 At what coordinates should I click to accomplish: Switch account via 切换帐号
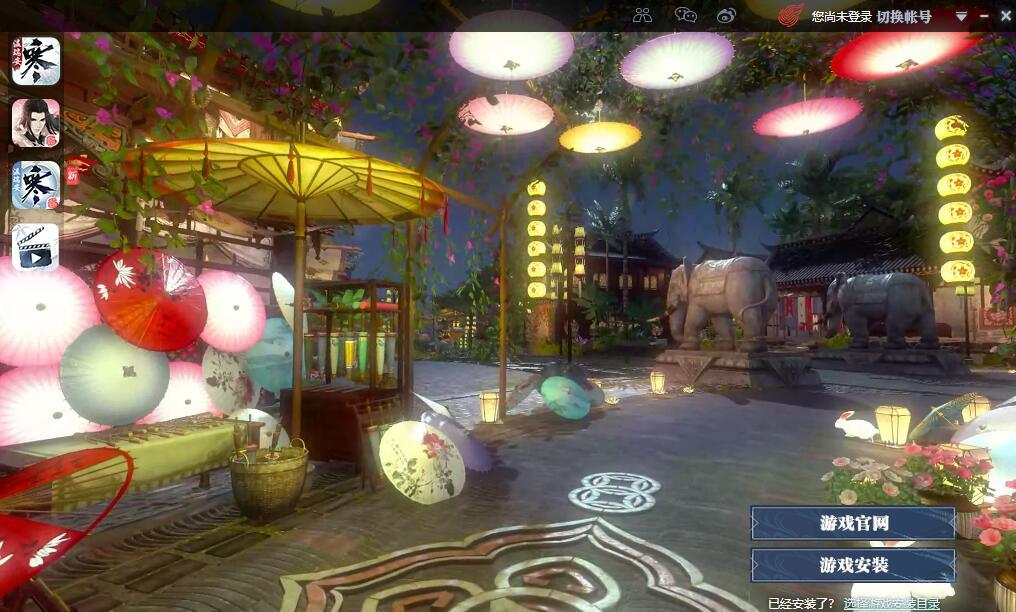904,17
